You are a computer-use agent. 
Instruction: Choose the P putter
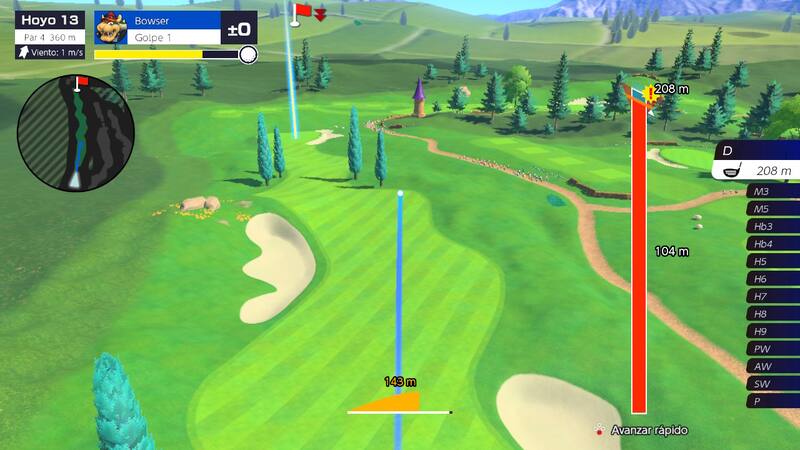(772, 401)
